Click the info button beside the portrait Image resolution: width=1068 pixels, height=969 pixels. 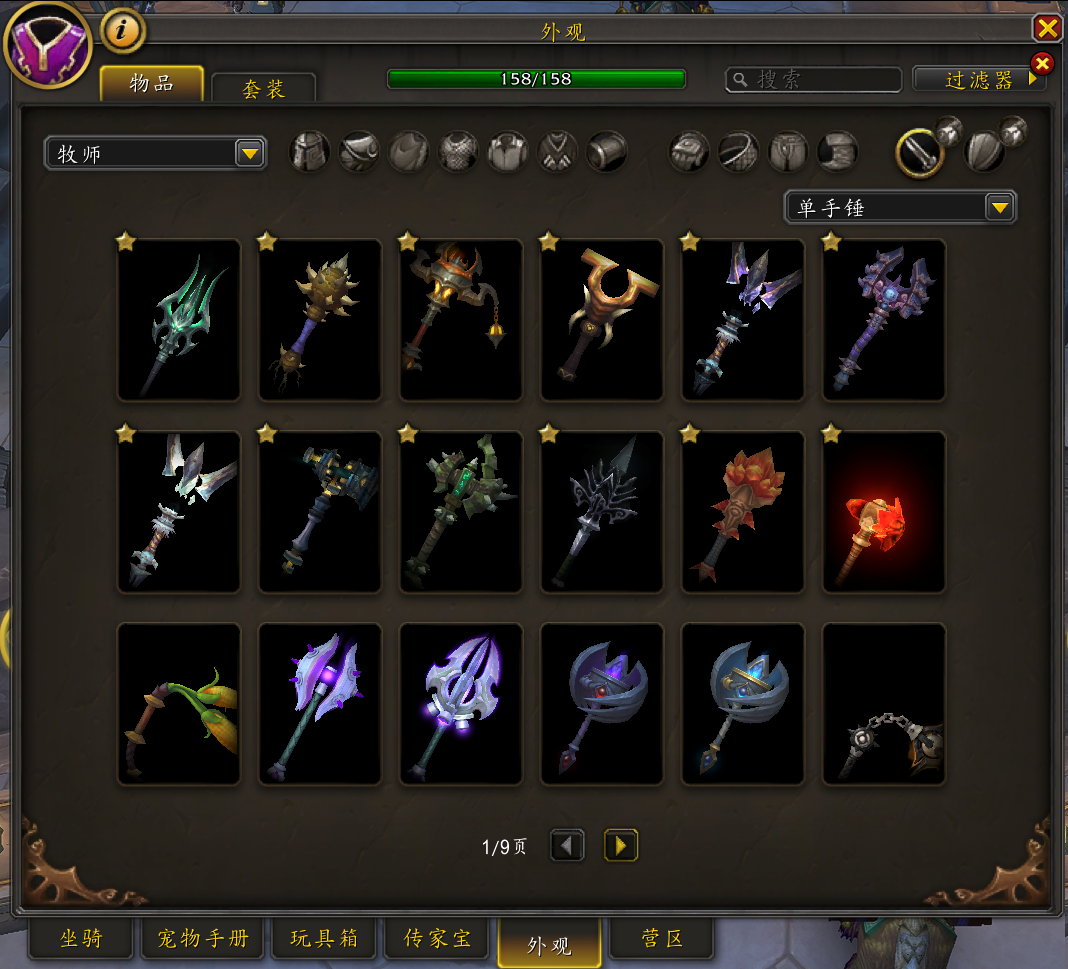pos(123,31)
